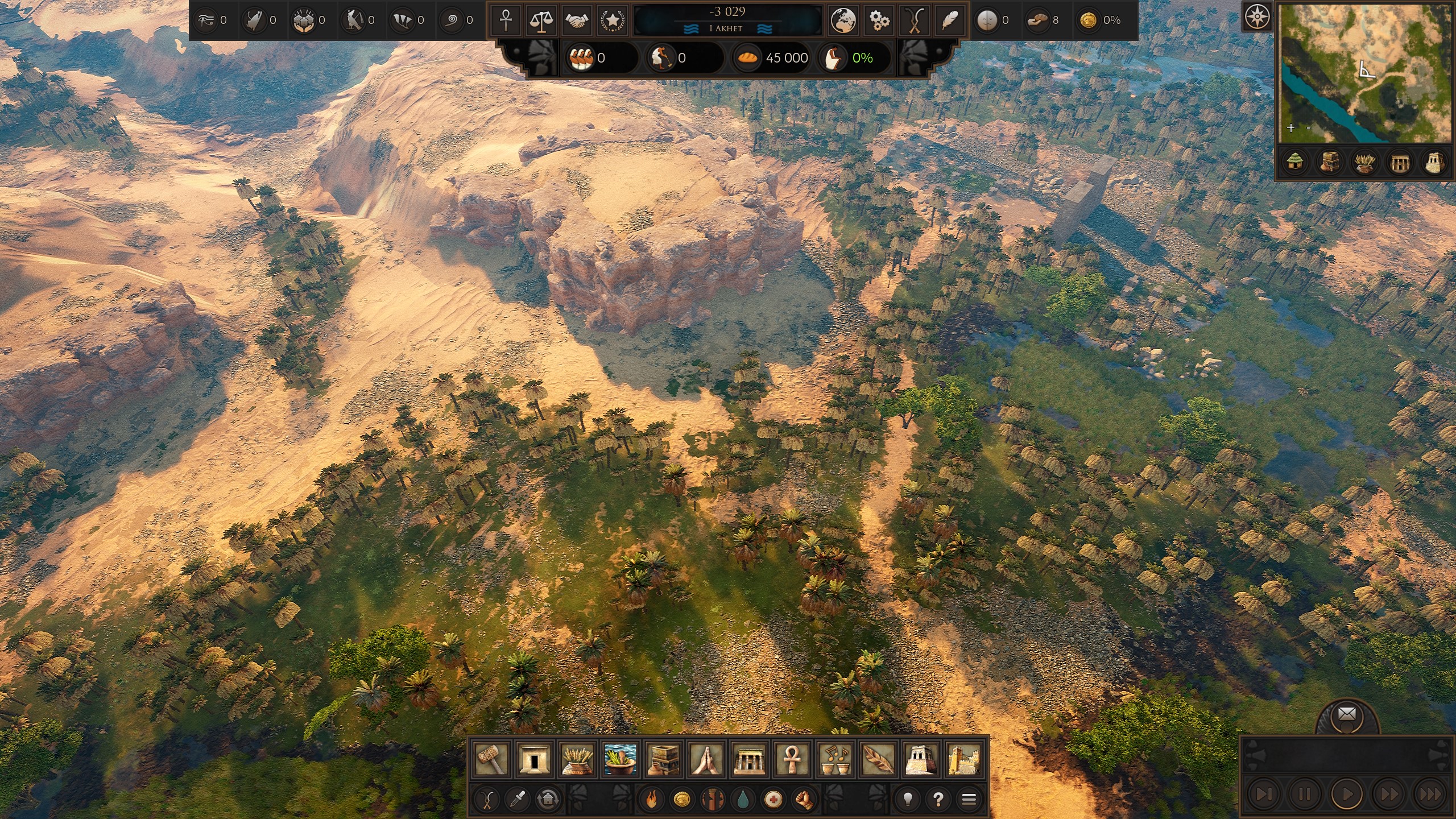
Task: Pause the game speed
Action: coord(1305,793)
